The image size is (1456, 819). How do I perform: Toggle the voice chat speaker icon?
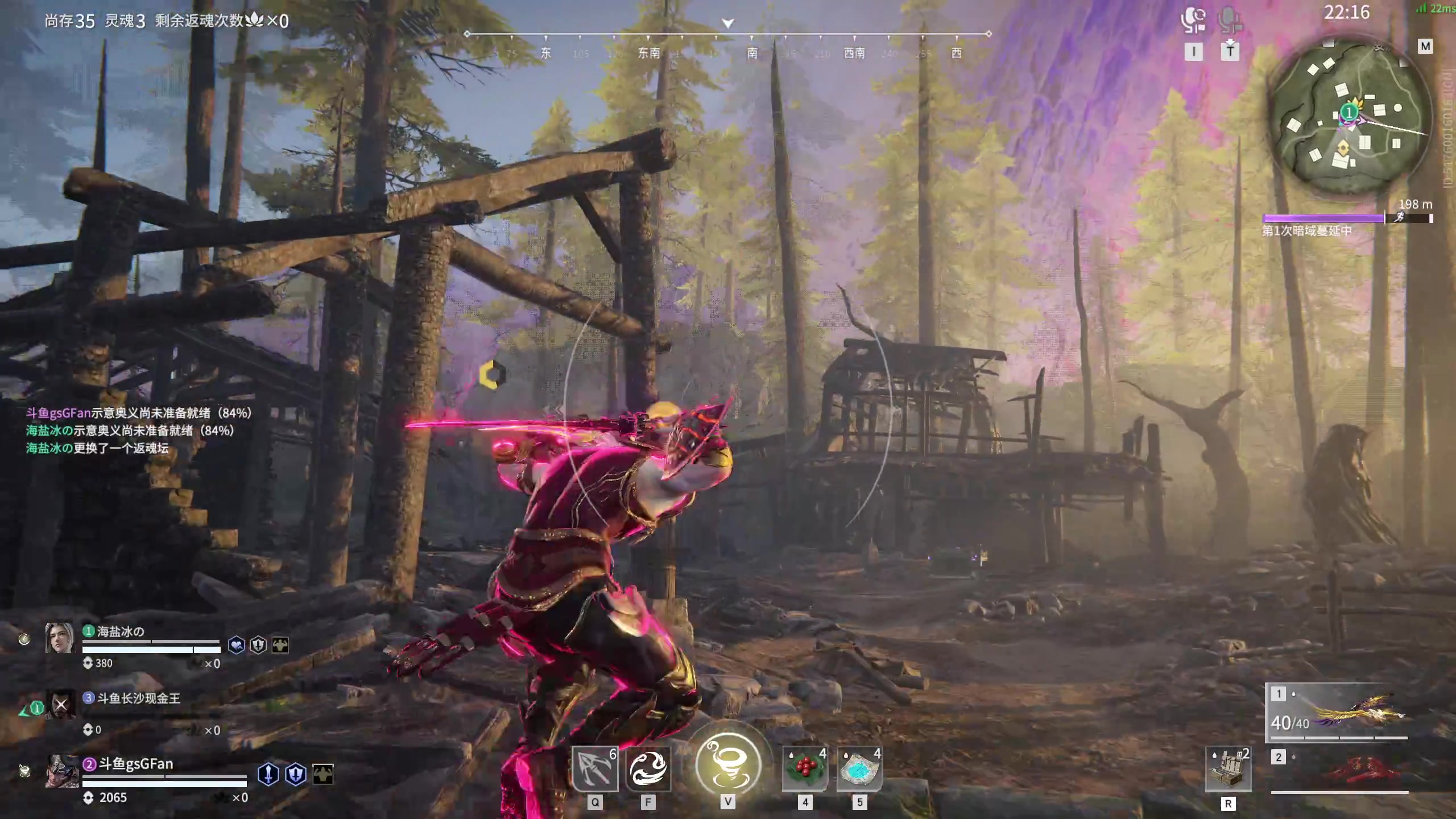(x=1193, y=20)
